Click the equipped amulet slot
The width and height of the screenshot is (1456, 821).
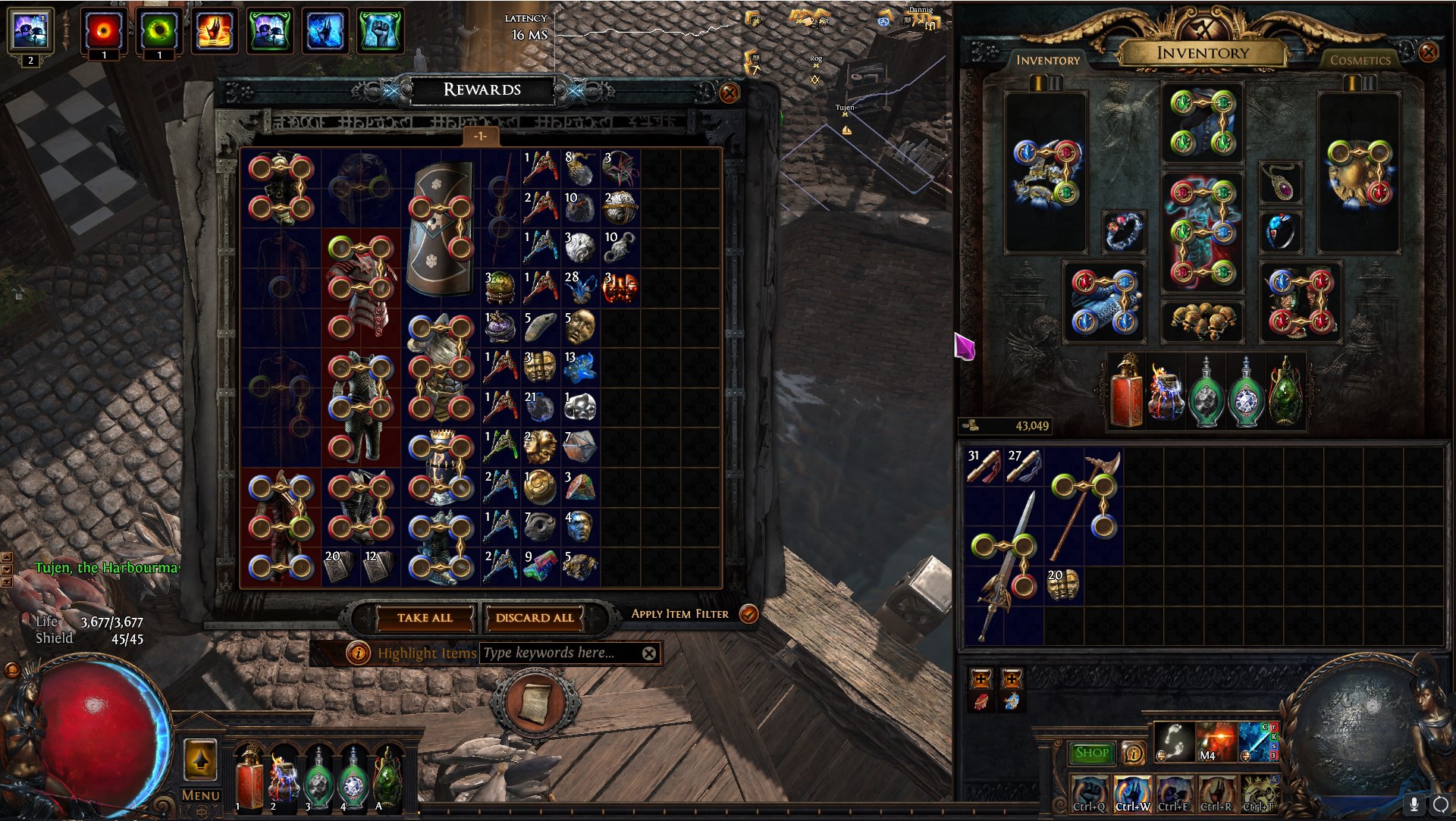pos(1281,183)
